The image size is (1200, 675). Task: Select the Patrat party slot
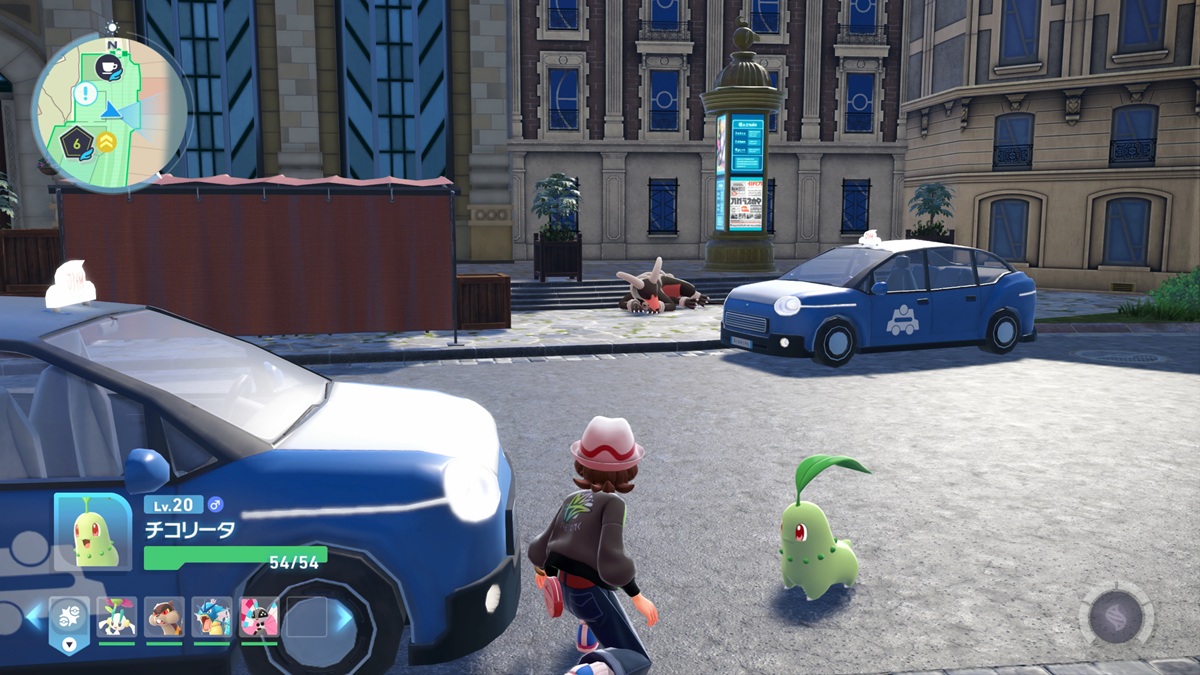(164, 617)
